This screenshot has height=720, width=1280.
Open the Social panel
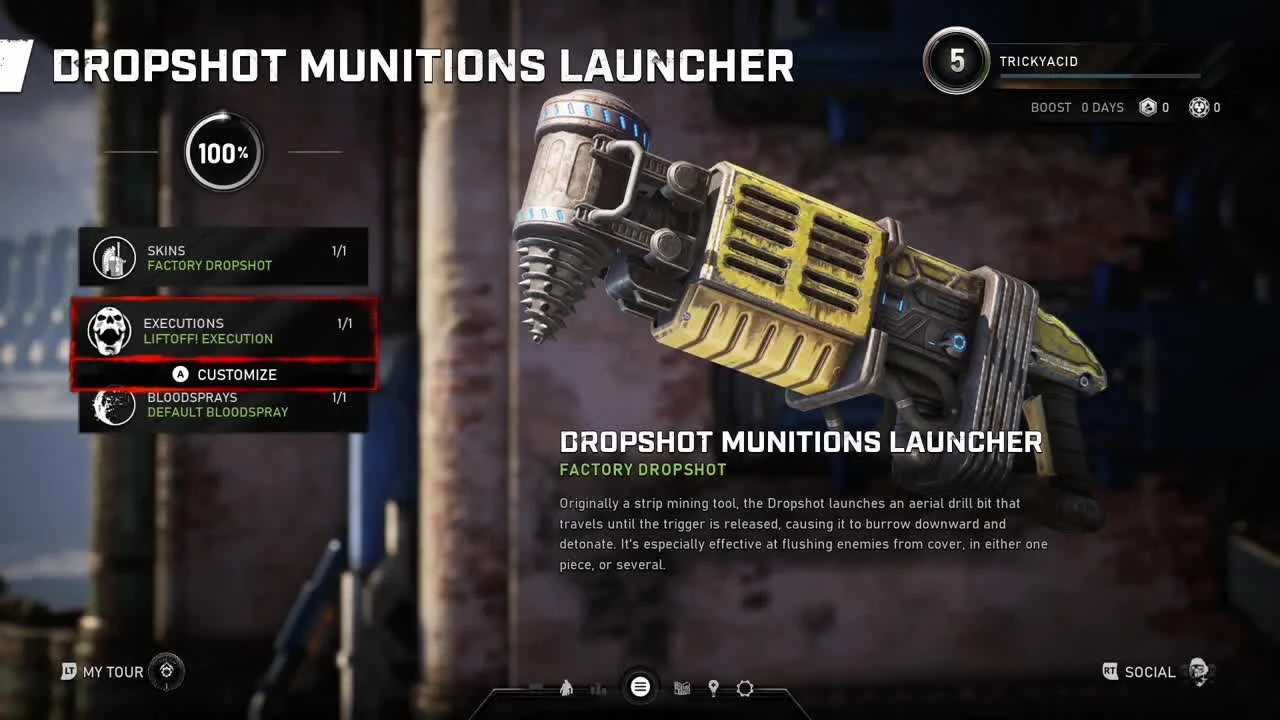click(1150, 672)
